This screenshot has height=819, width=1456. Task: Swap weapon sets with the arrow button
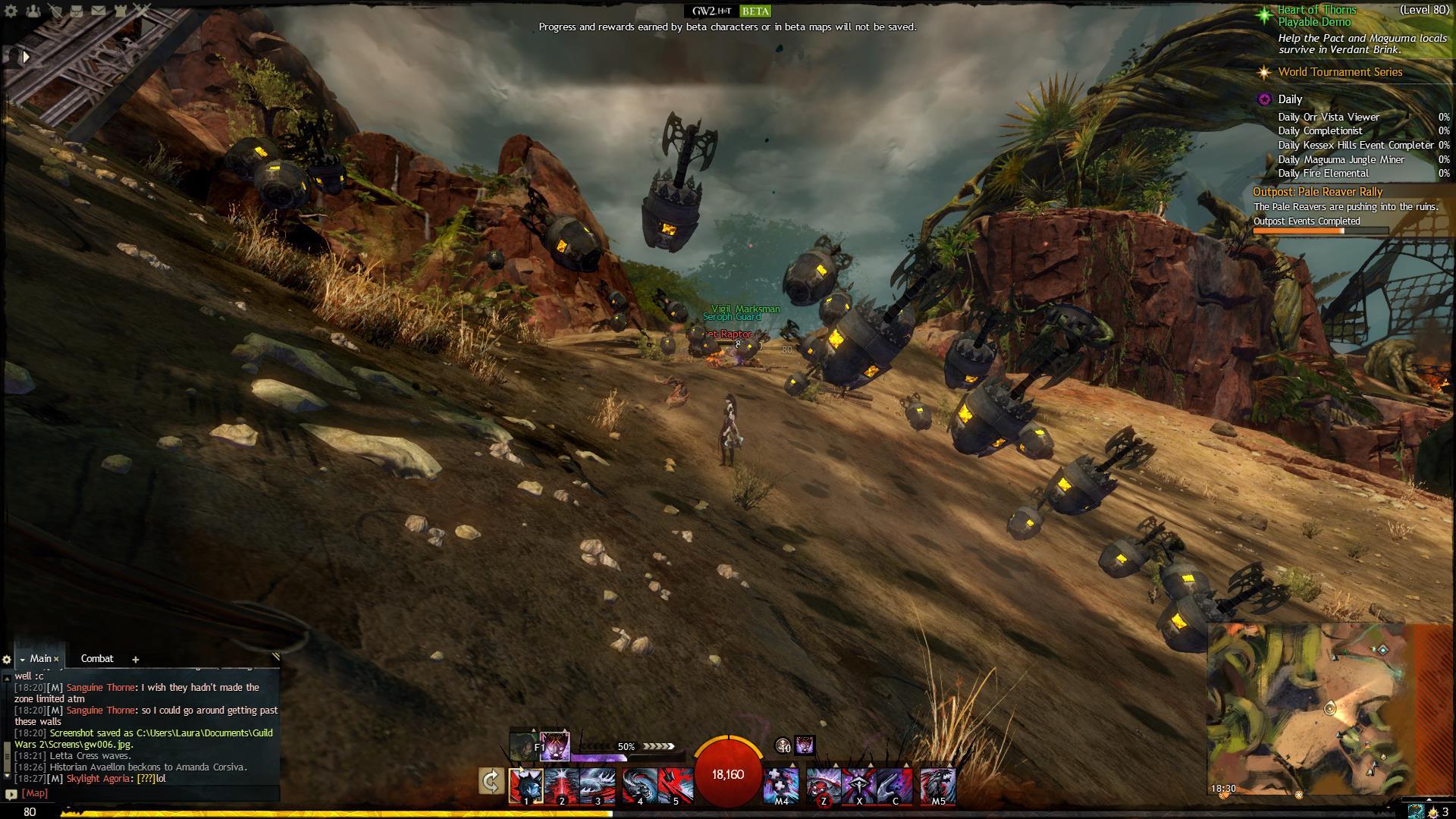[491, 781]
